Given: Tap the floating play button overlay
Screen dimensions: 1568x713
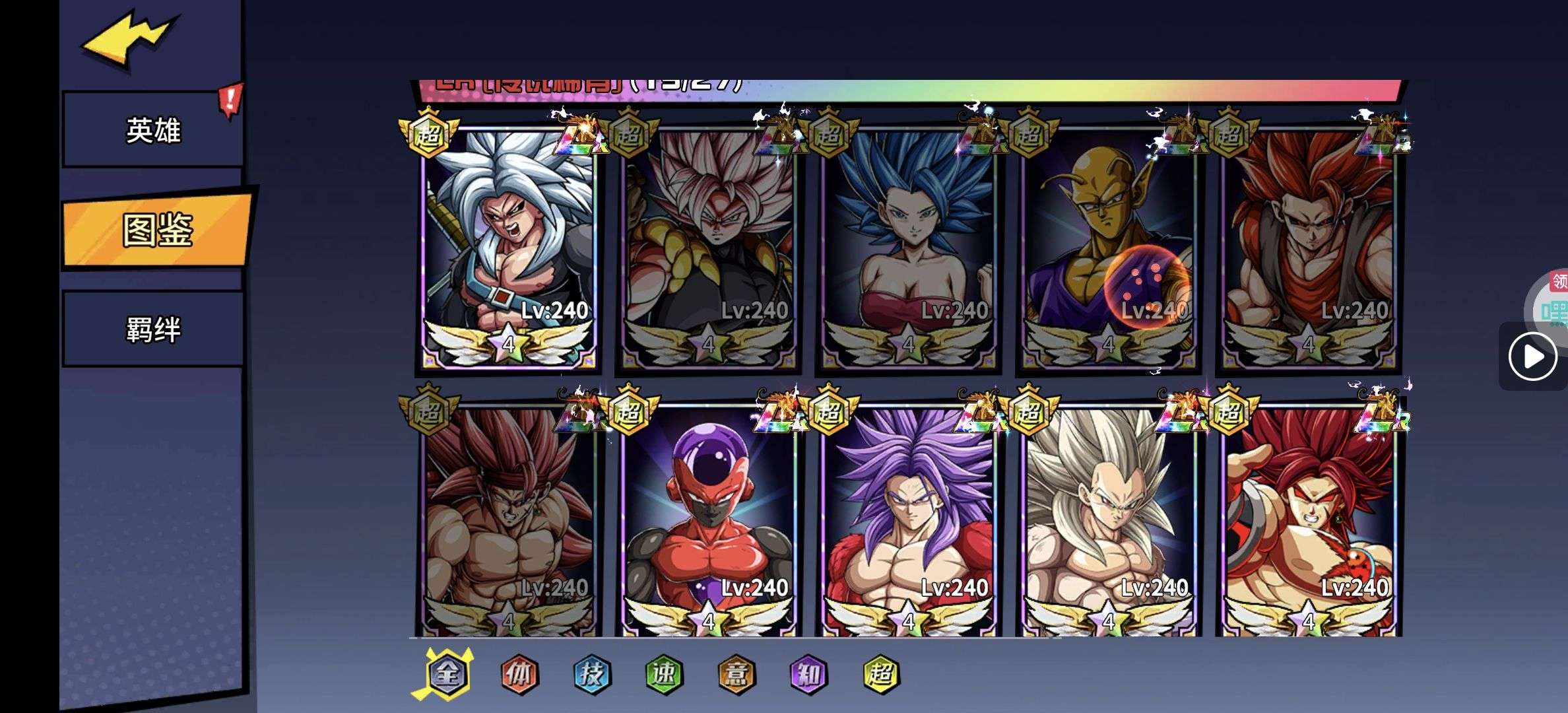Looking at the screenshot, I should (1532, 356).
